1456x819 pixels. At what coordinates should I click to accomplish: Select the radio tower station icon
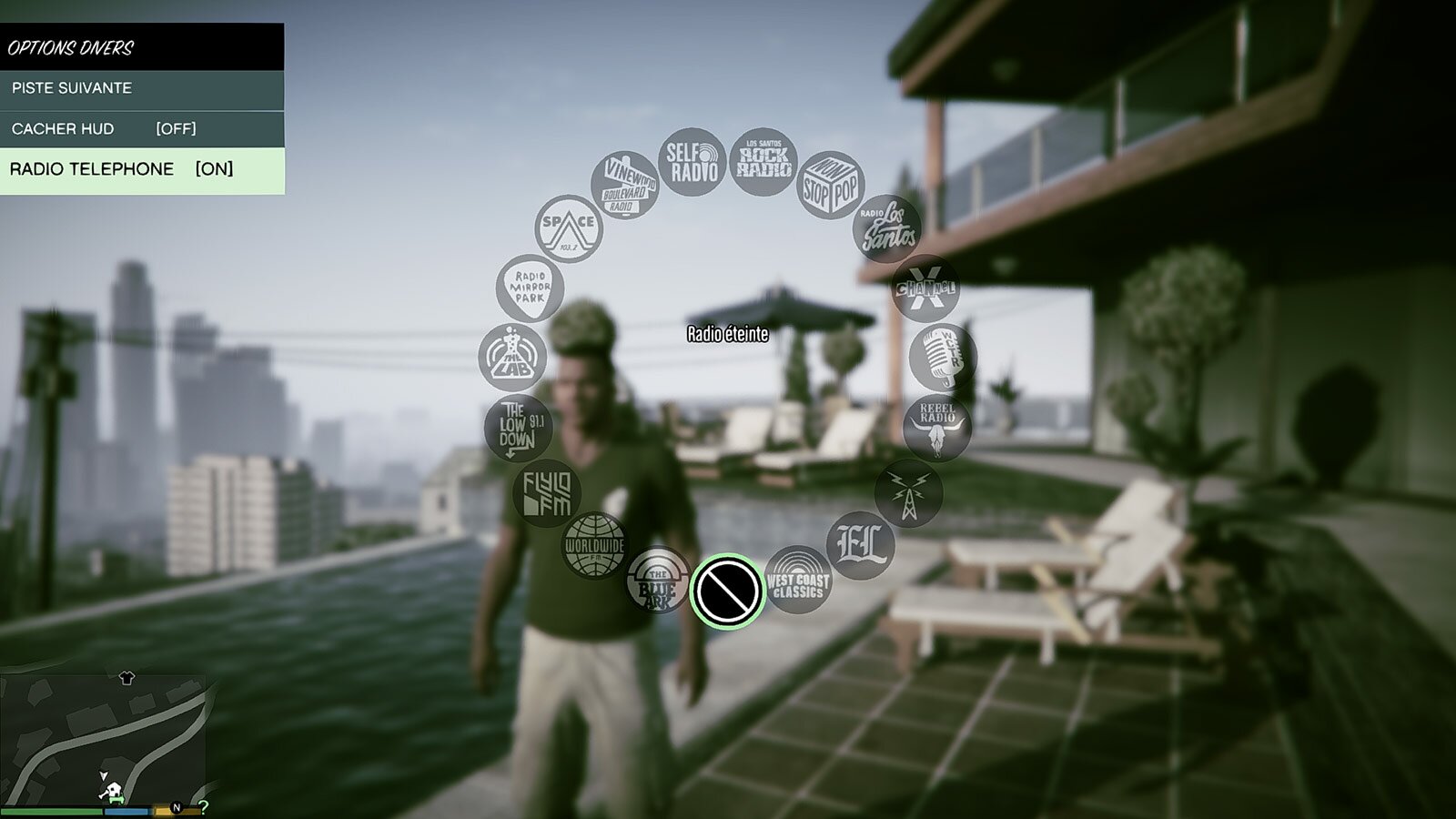coord(908,493)
